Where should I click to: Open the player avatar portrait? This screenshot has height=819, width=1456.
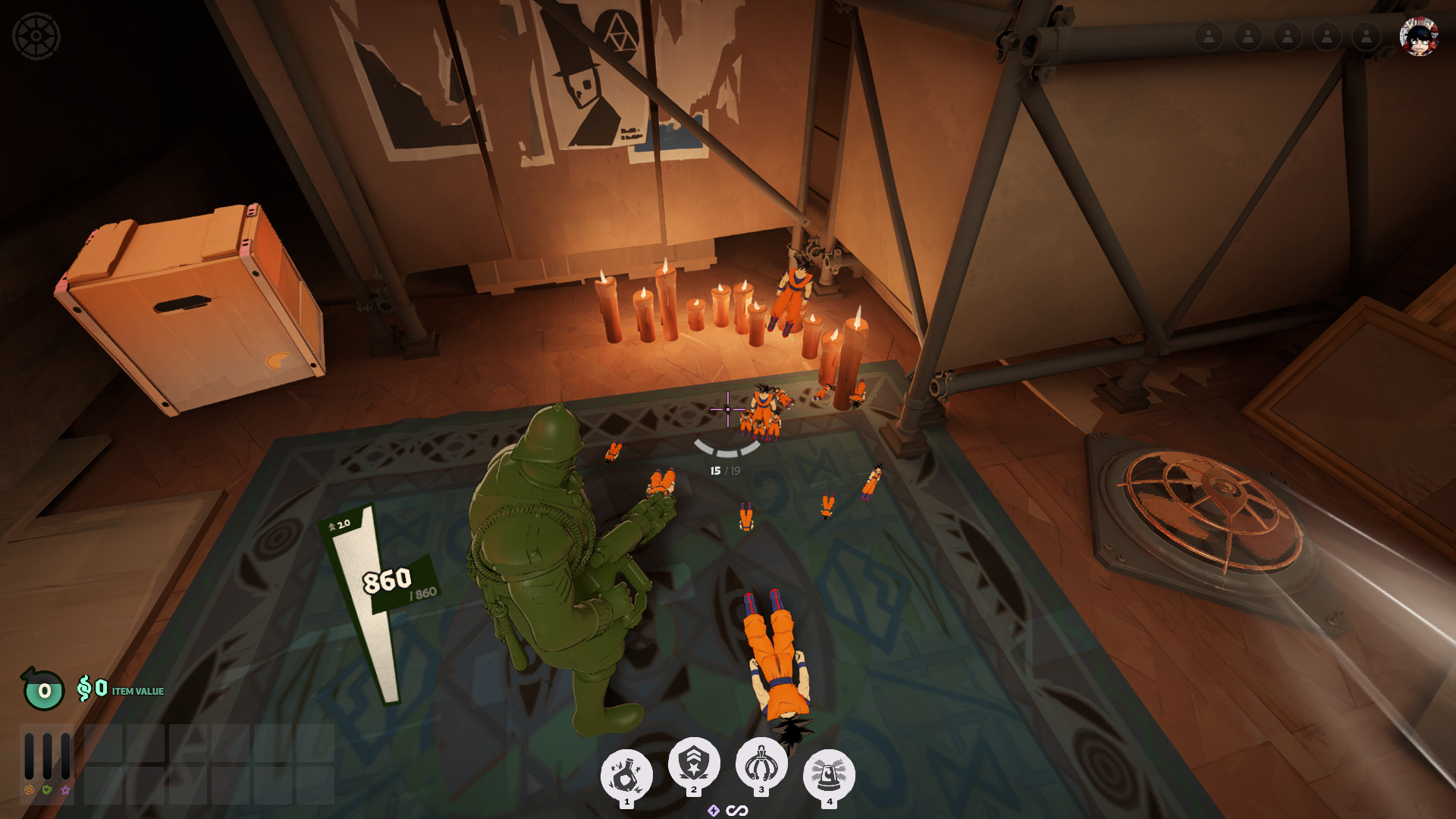pyautogui.click(x=1418, y=36)
